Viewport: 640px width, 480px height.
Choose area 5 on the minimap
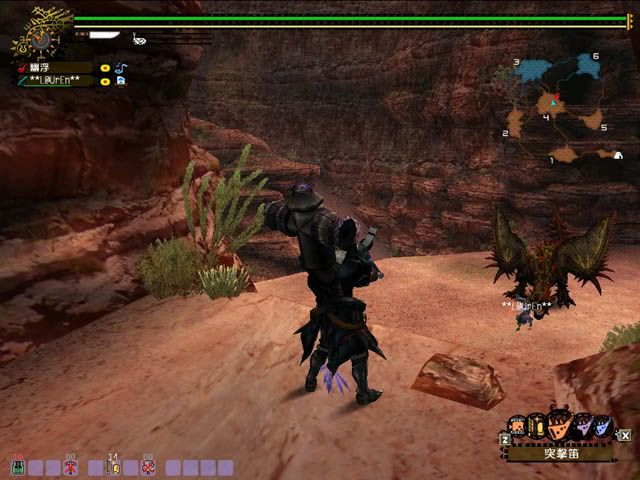592,122
